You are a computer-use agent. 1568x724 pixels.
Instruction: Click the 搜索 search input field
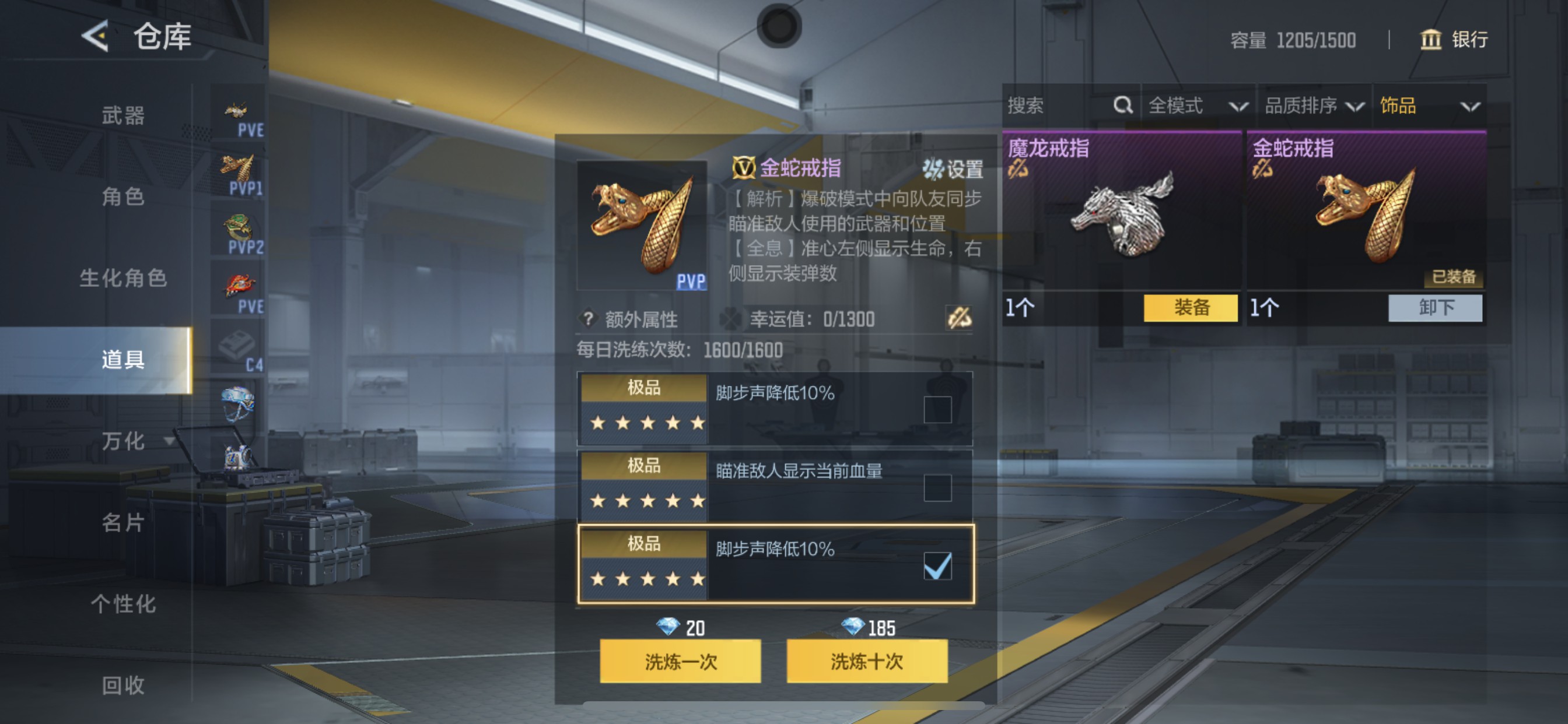click(x=1053, y=106)
